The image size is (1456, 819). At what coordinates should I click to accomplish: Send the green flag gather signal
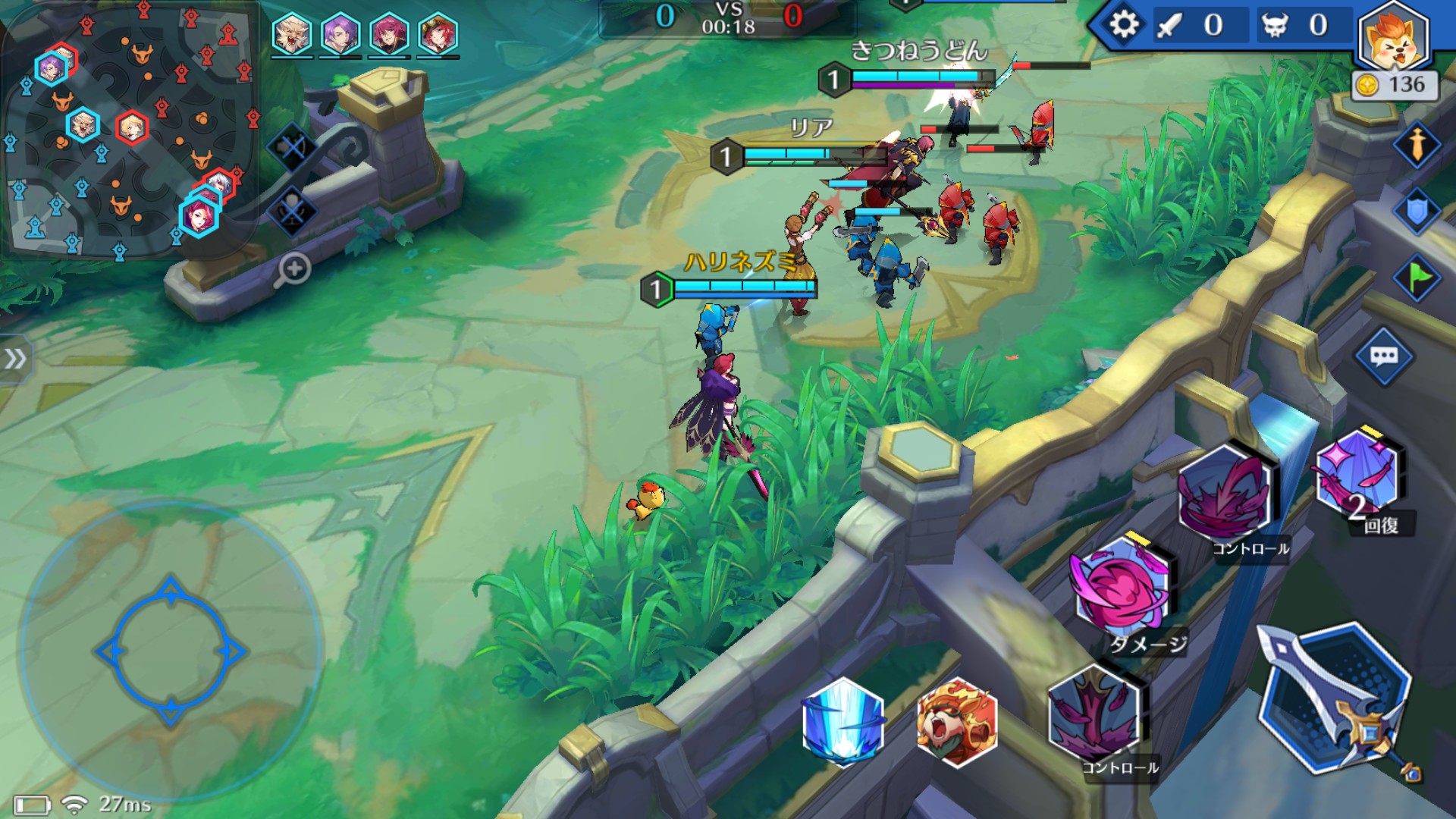[1417, 278]
